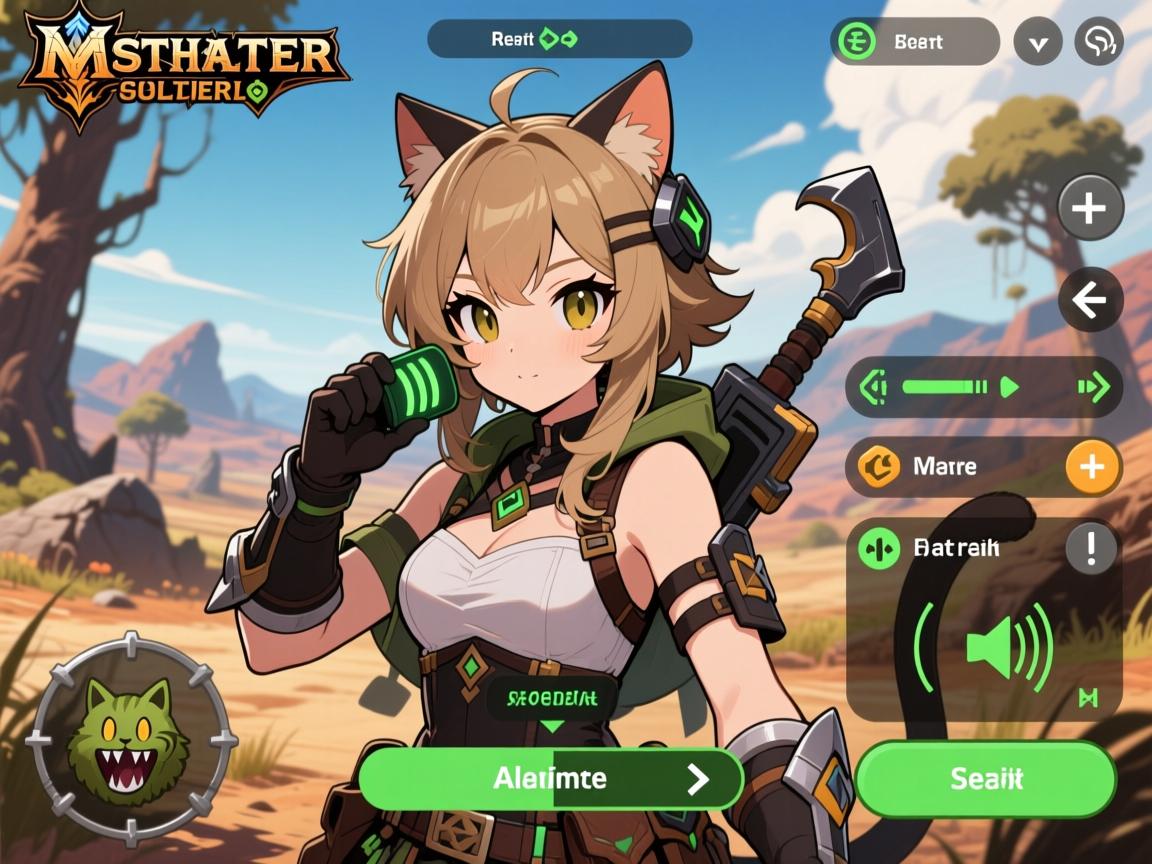Open the Reatt bar at top center

pyautogui.click(x=559, y=39)
